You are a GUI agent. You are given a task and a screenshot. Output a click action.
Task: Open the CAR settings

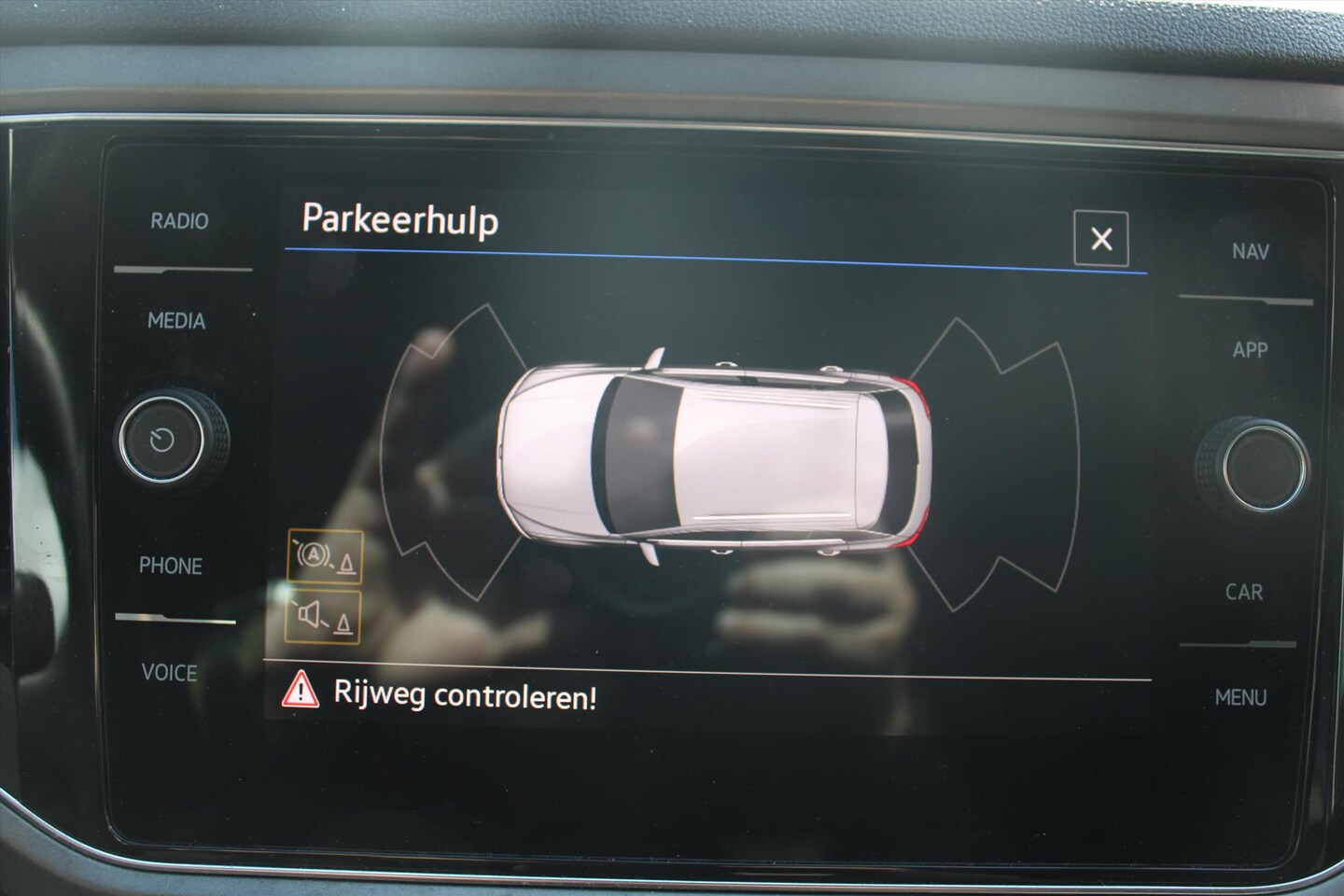(1244, 592)
